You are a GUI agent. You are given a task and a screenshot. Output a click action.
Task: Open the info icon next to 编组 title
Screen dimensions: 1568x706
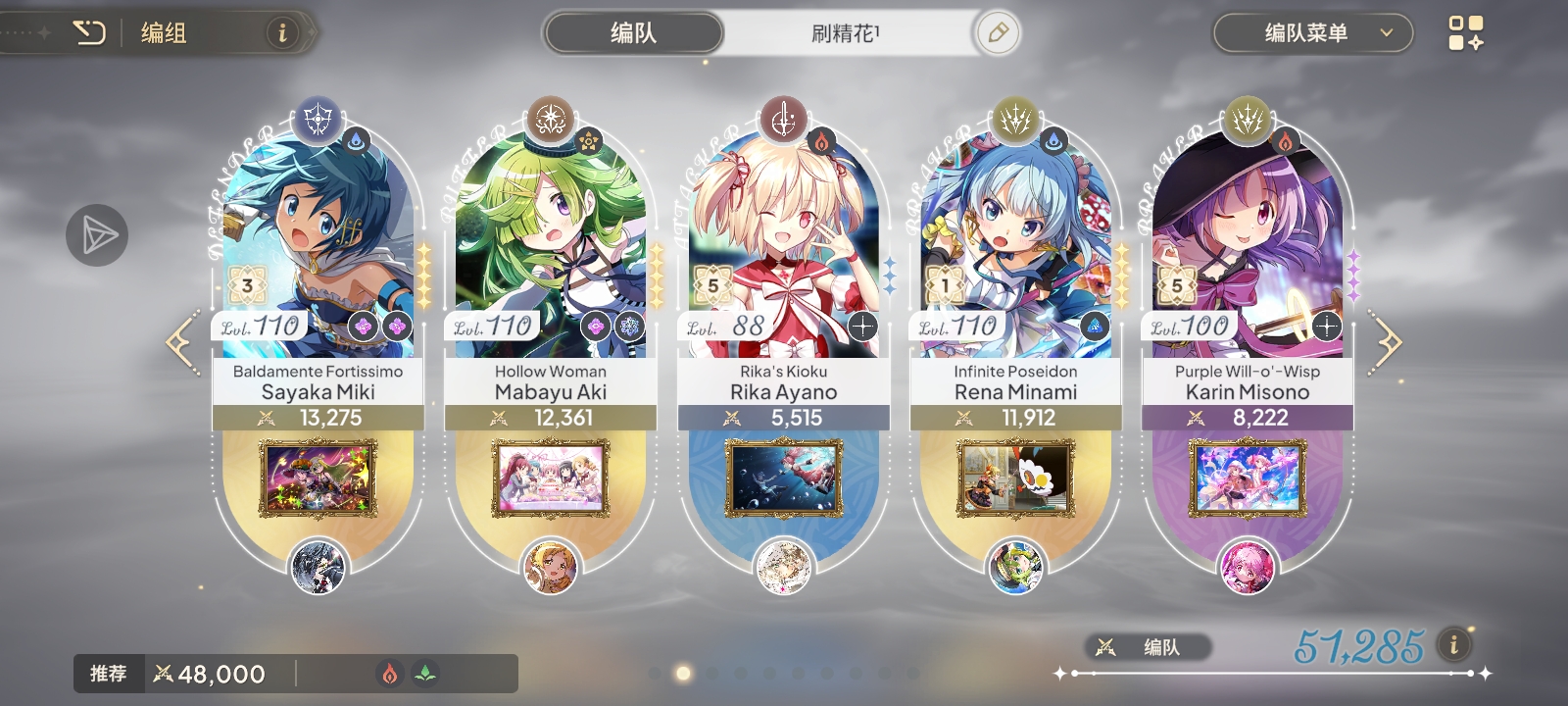(x=282, y=32)
